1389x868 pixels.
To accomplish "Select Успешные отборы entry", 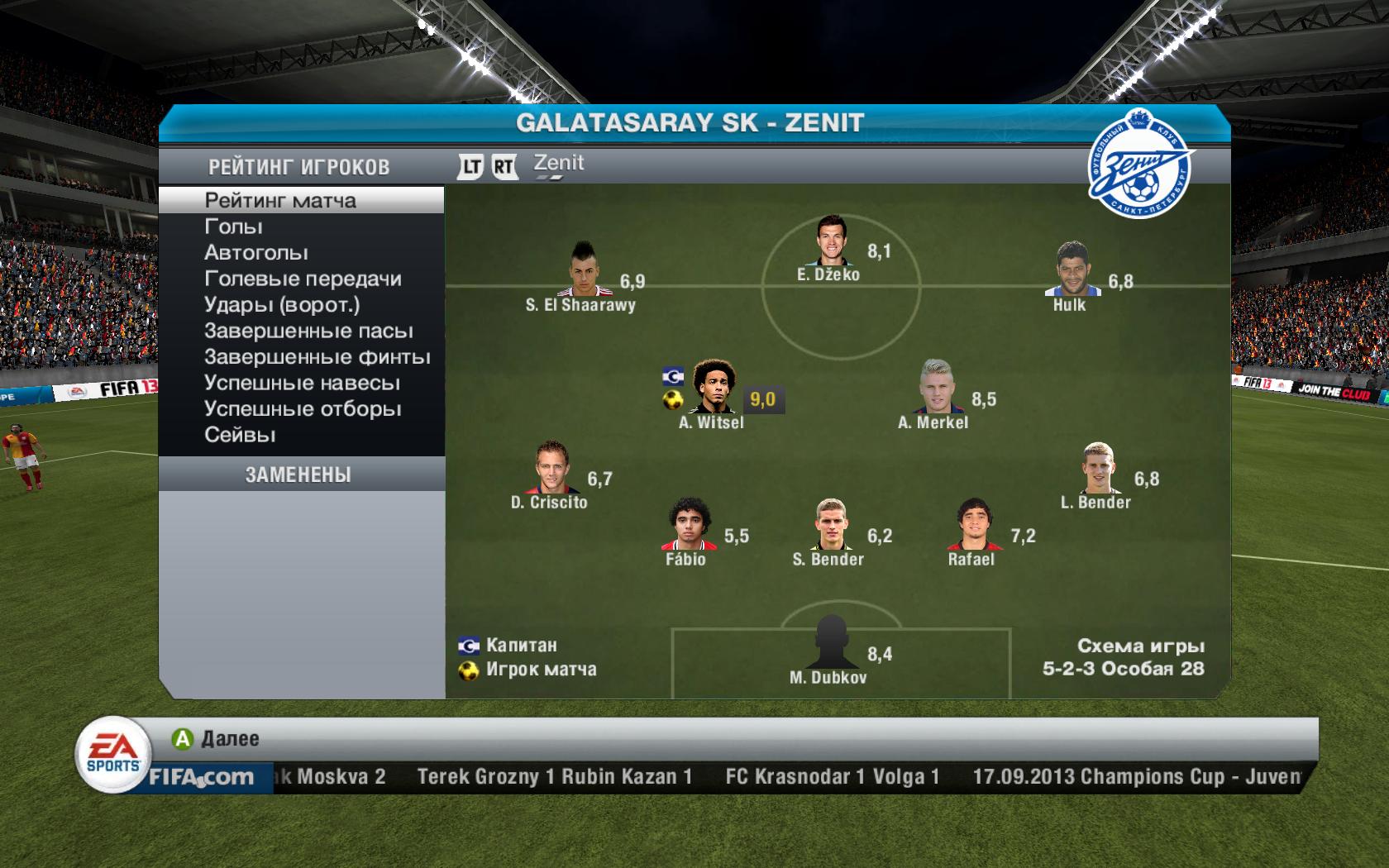I will tap(303, 409).
